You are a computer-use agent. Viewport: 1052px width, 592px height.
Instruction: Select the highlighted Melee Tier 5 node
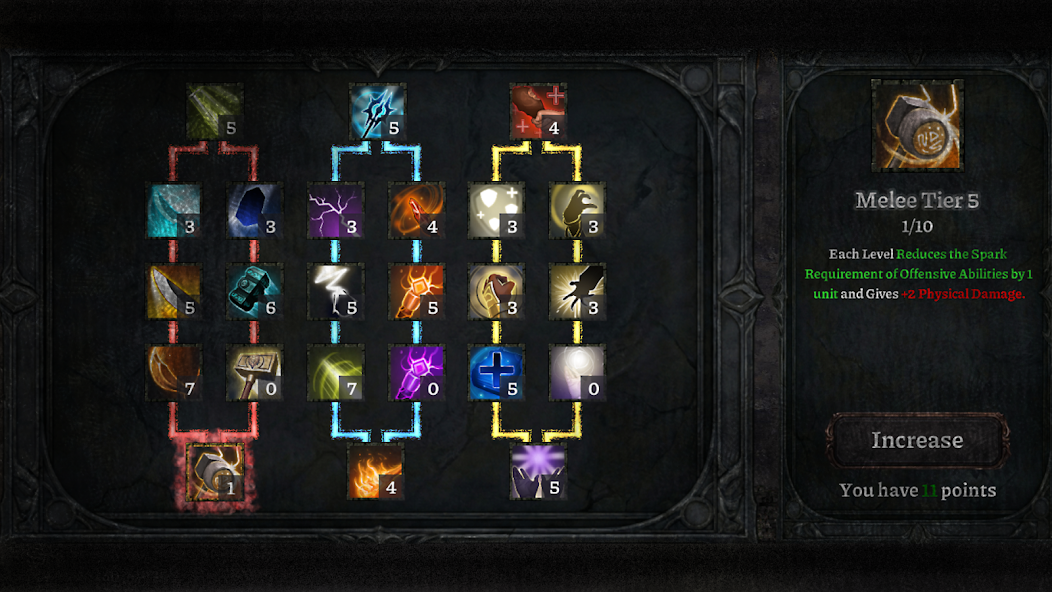pos(215,472)
